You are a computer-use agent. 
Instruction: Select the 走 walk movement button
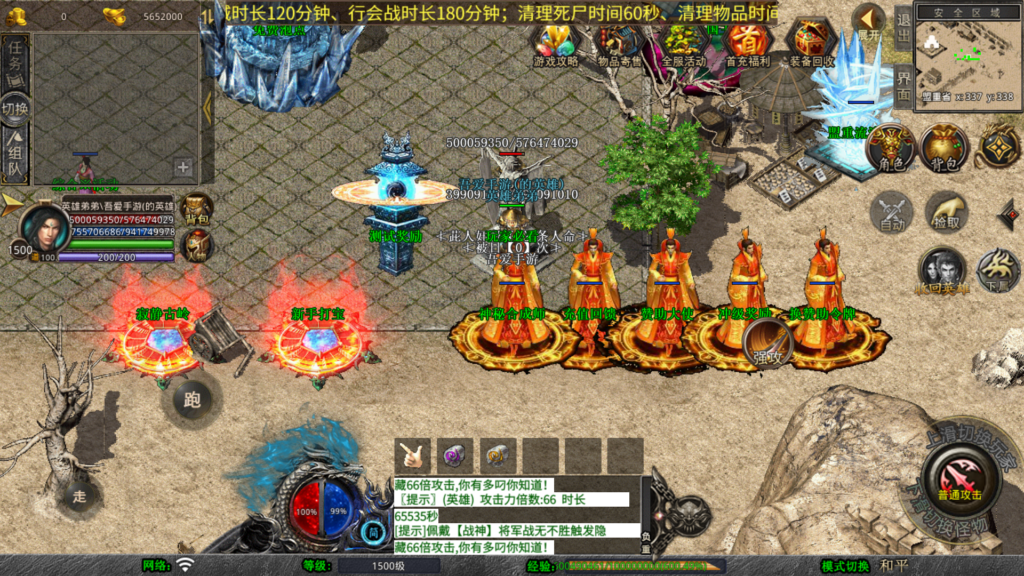[x=80, y=494]
